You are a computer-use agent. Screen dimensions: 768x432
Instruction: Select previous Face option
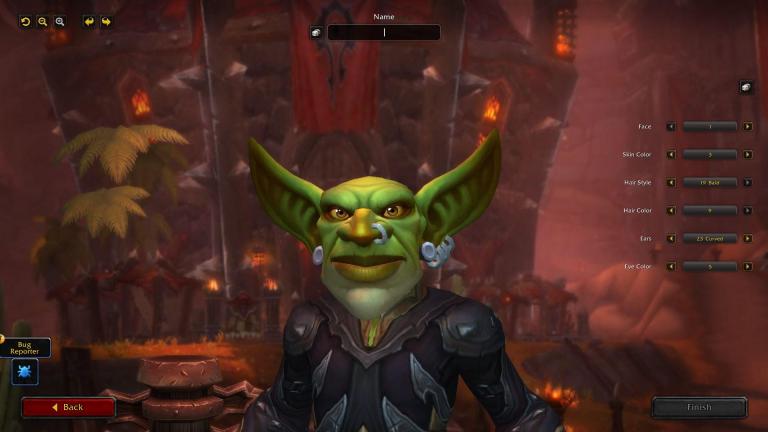(671, 126)
